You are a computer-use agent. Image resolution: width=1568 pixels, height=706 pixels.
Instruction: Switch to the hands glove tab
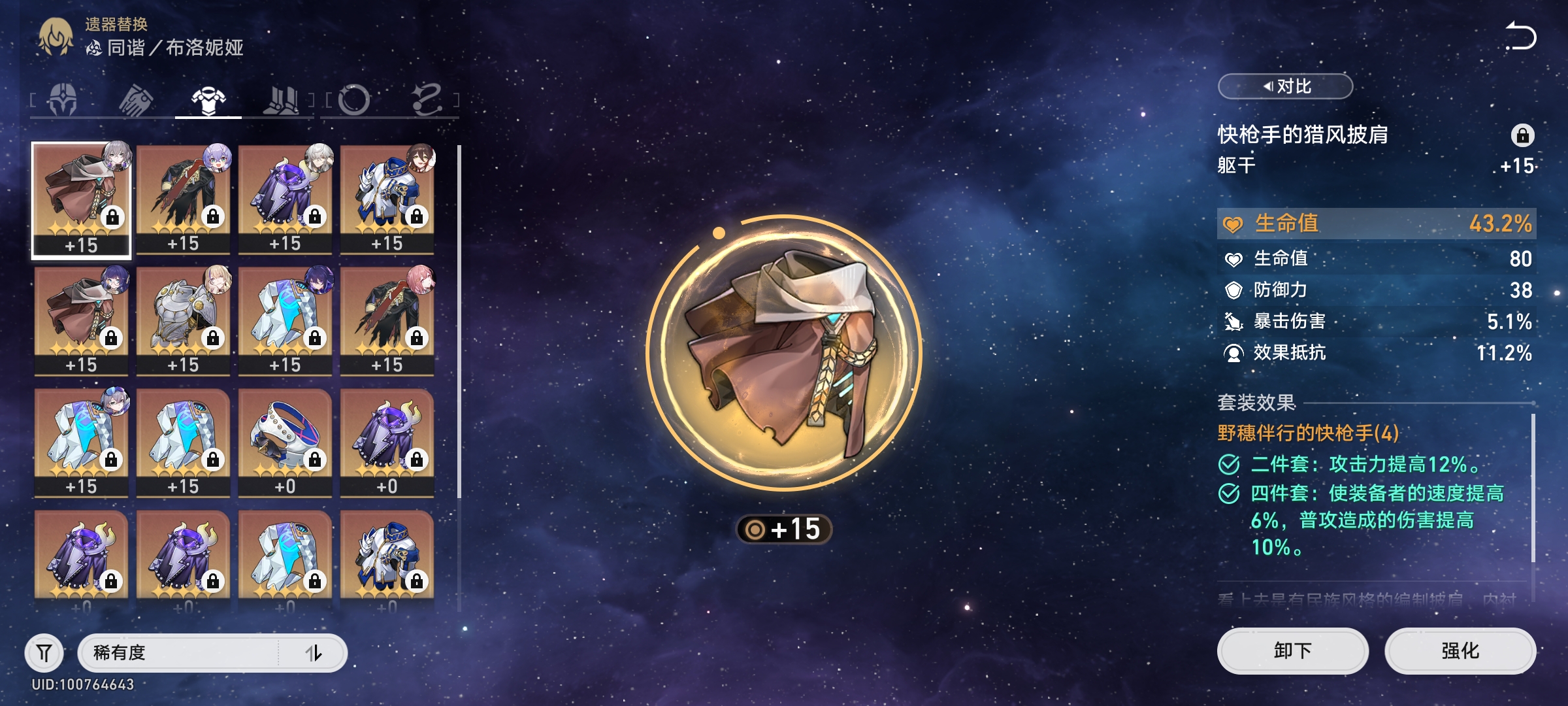pyautogui.click(x=136, y=100)
